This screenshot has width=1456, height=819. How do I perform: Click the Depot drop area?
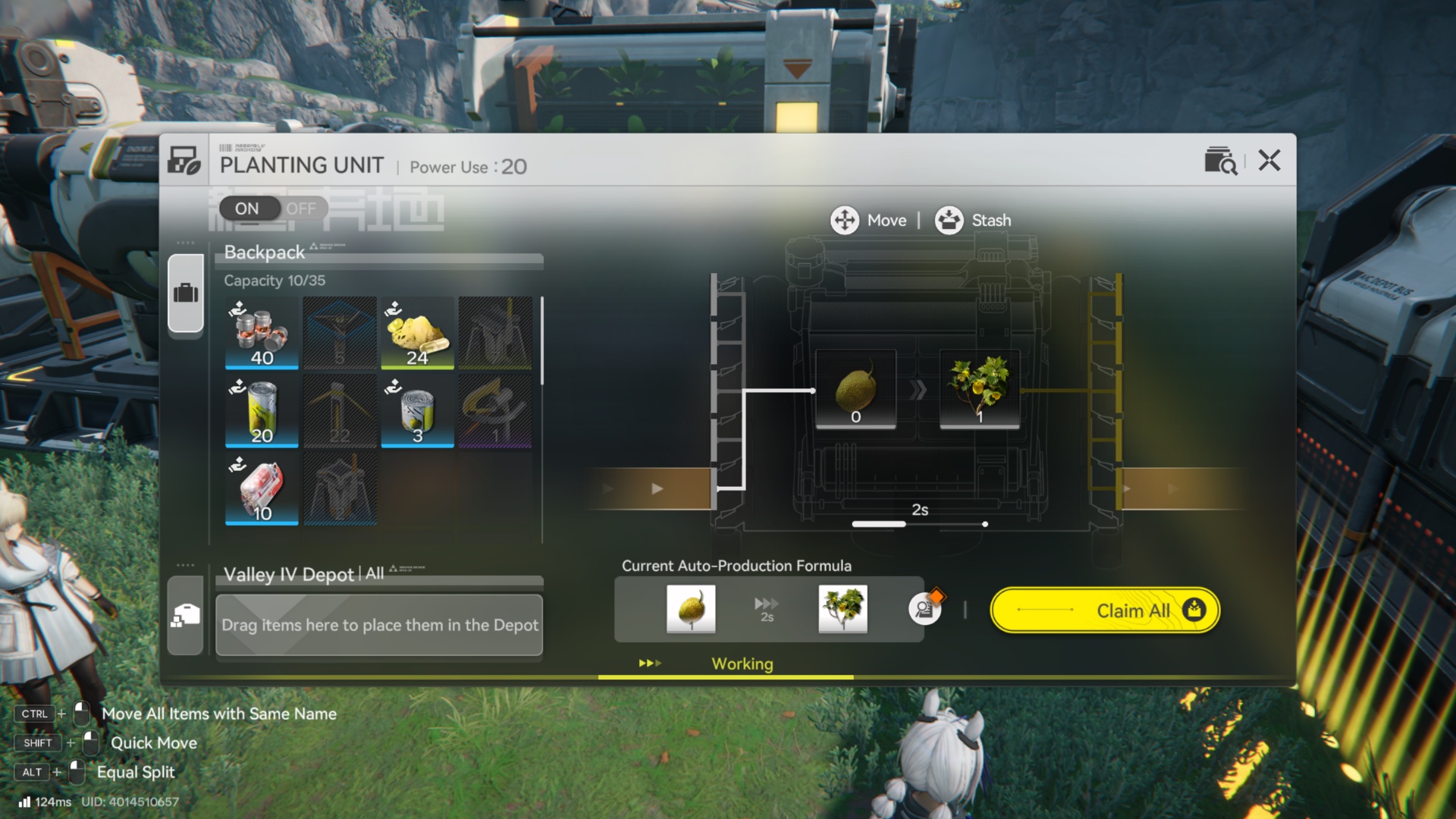pos(379,625)
